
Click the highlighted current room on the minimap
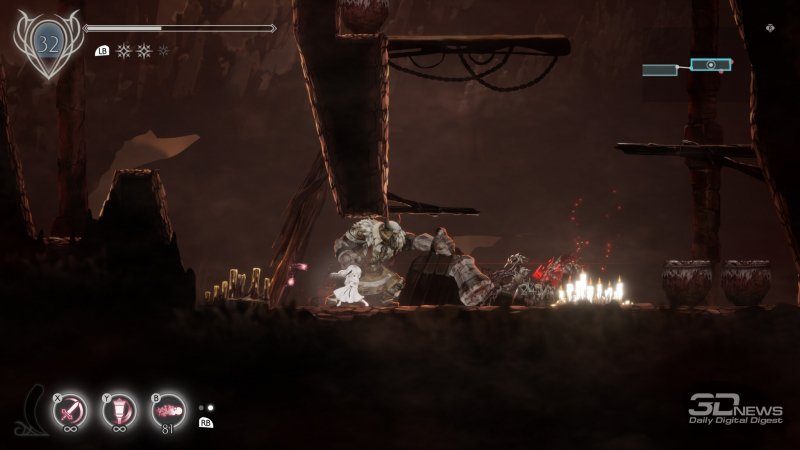tap(709, 65)
